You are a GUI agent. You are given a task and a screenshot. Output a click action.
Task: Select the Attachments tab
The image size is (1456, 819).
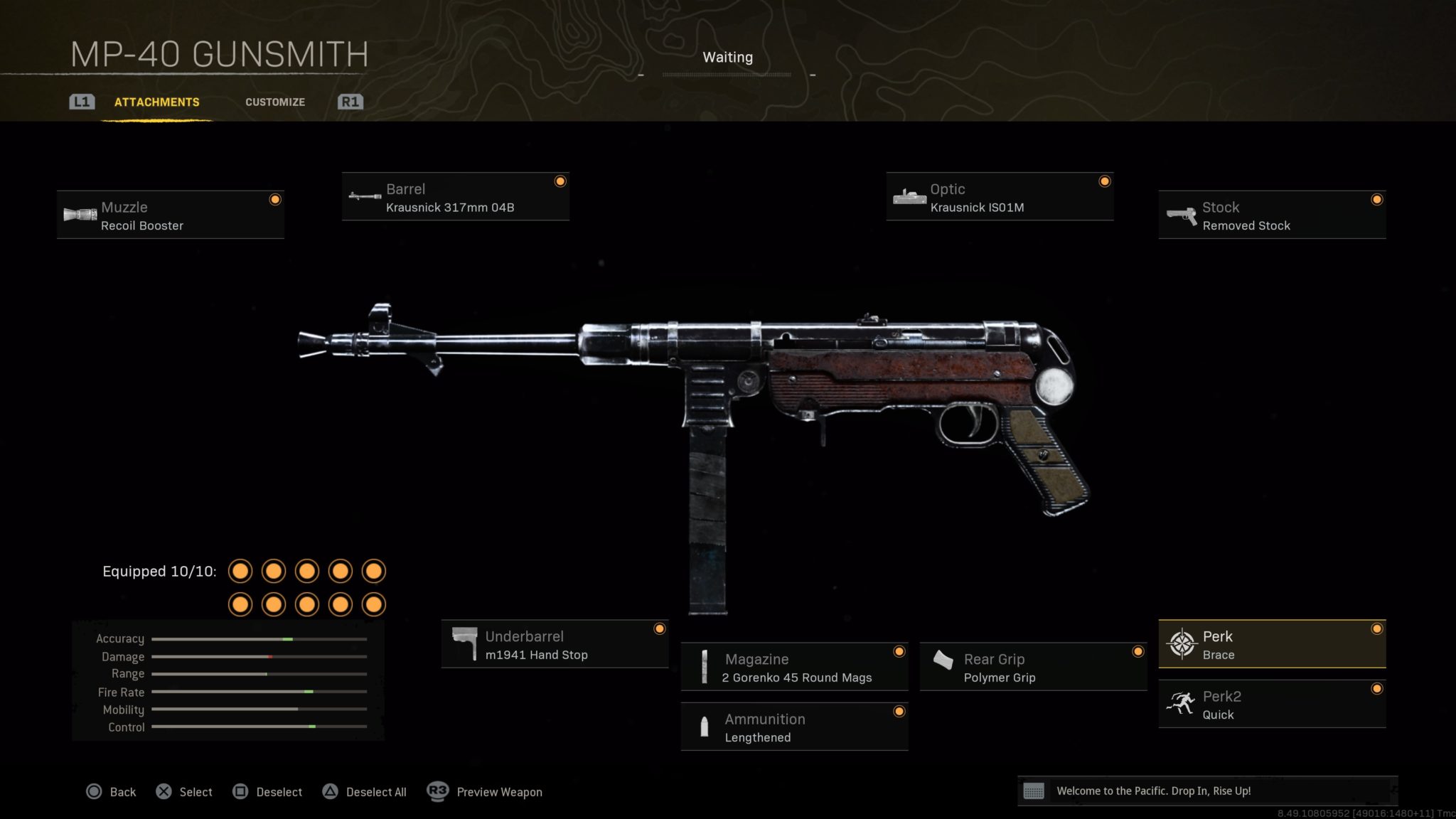[x=155, y=102]
